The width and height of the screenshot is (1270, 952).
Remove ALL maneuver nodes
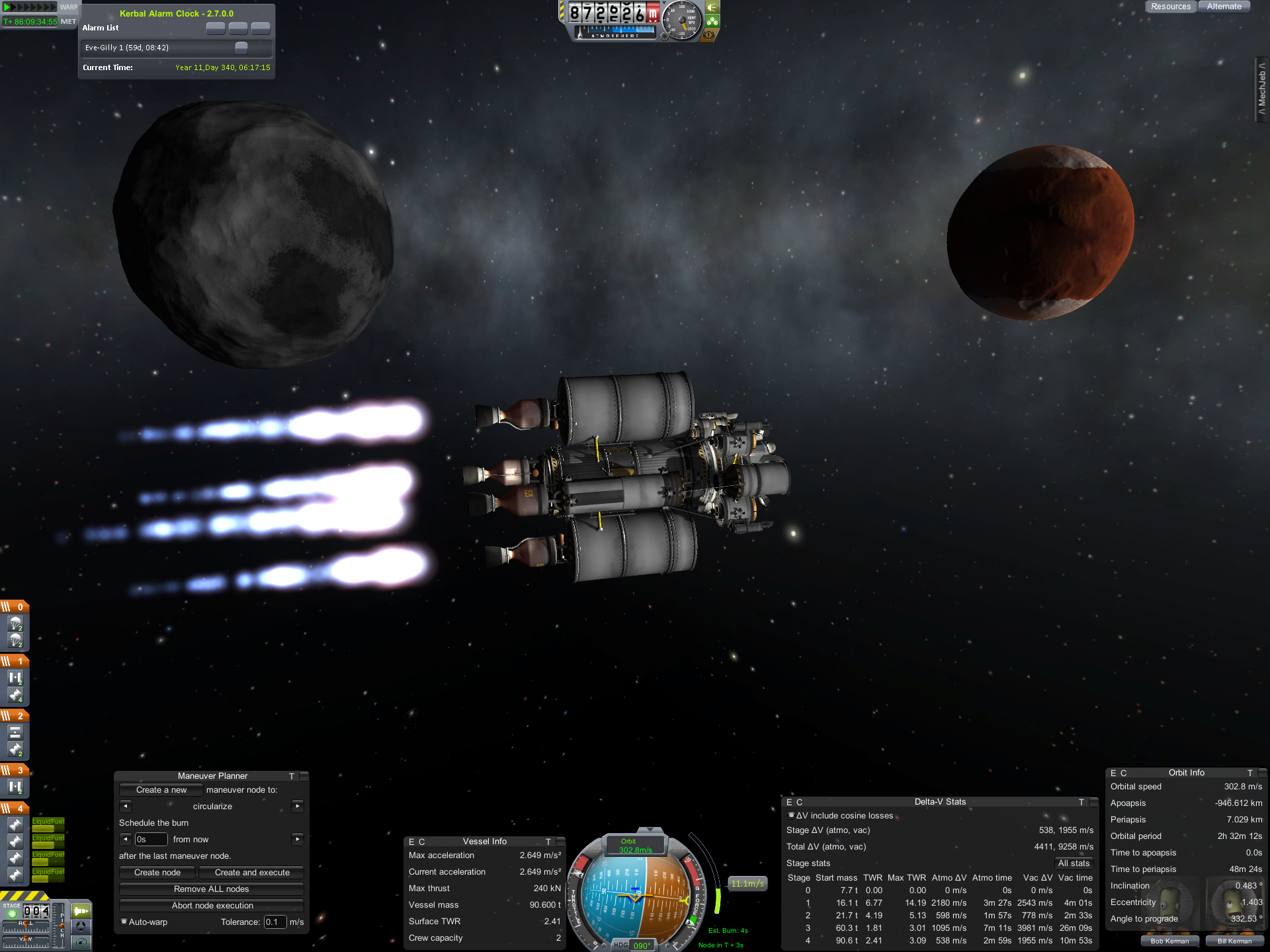tap(212, 889)
